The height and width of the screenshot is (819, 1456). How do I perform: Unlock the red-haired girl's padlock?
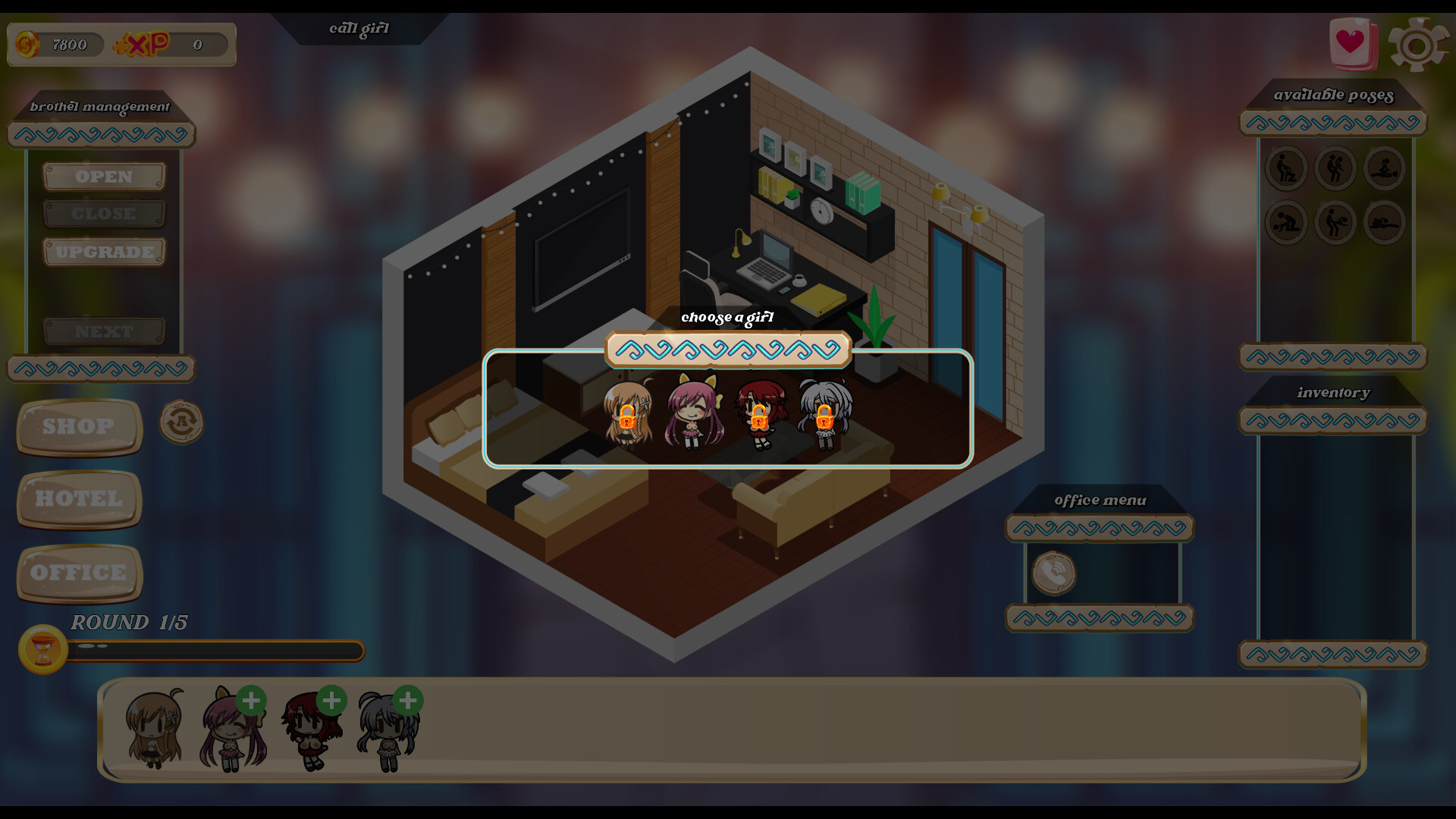[x=761, y=417]
